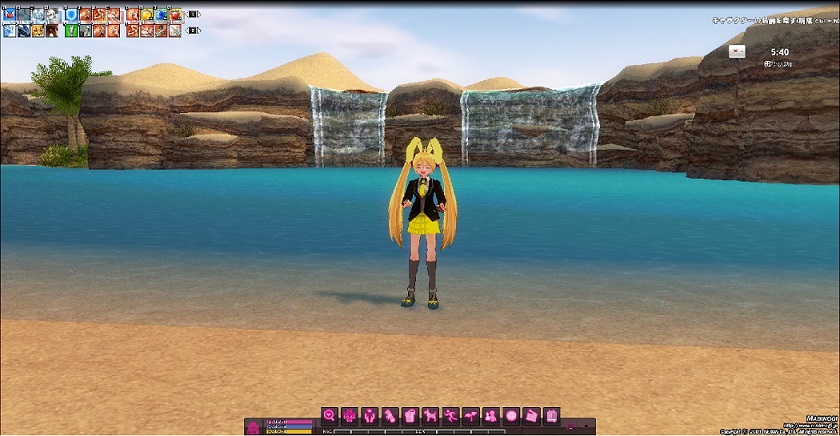
Task: Open the pet menu dog icon
Action: 431,415
